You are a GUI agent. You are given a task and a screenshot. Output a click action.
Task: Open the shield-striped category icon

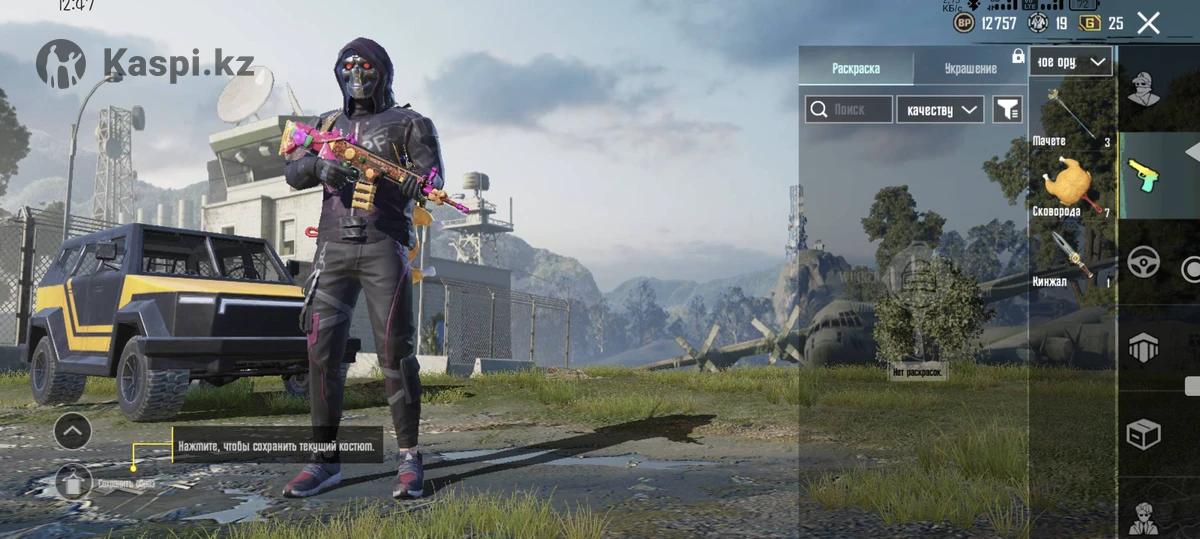coord(1144,348)
